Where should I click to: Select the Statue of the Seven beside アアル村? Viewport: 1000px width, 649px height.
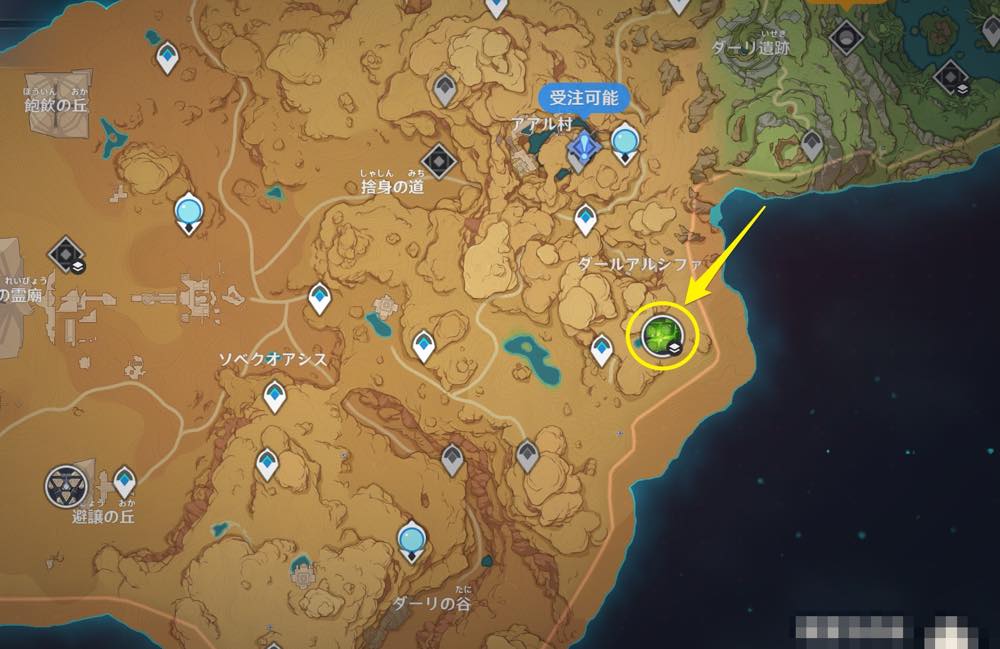pyautogui.click(x=626, y=142)
